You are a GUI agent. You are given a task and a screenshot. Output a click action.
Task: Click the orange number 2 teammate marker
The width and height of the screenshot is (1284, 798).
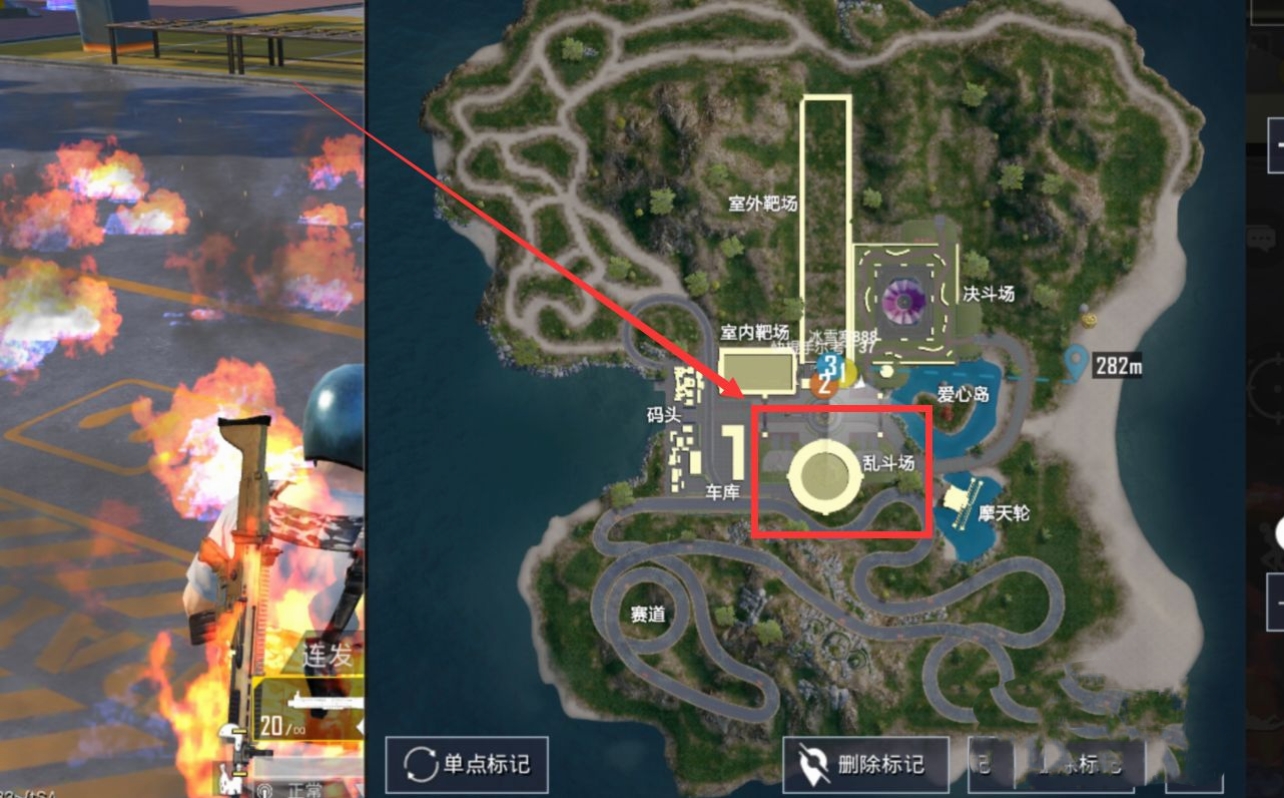point(825,385)
